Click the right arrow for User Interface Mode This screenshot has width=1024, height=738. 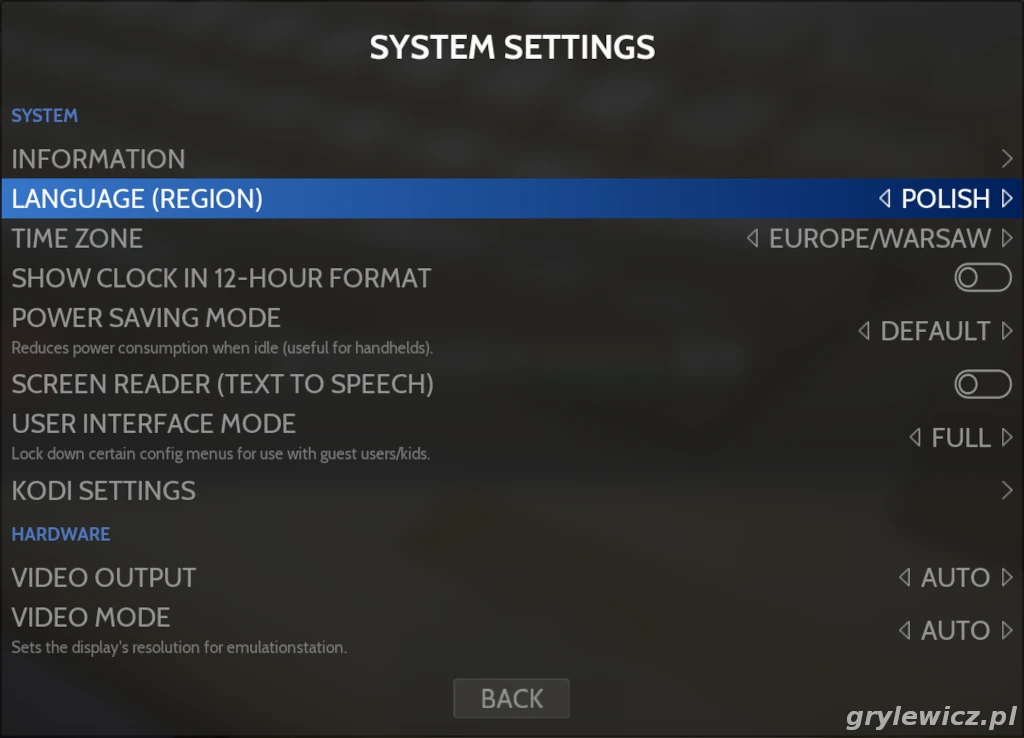(1007, 438)
